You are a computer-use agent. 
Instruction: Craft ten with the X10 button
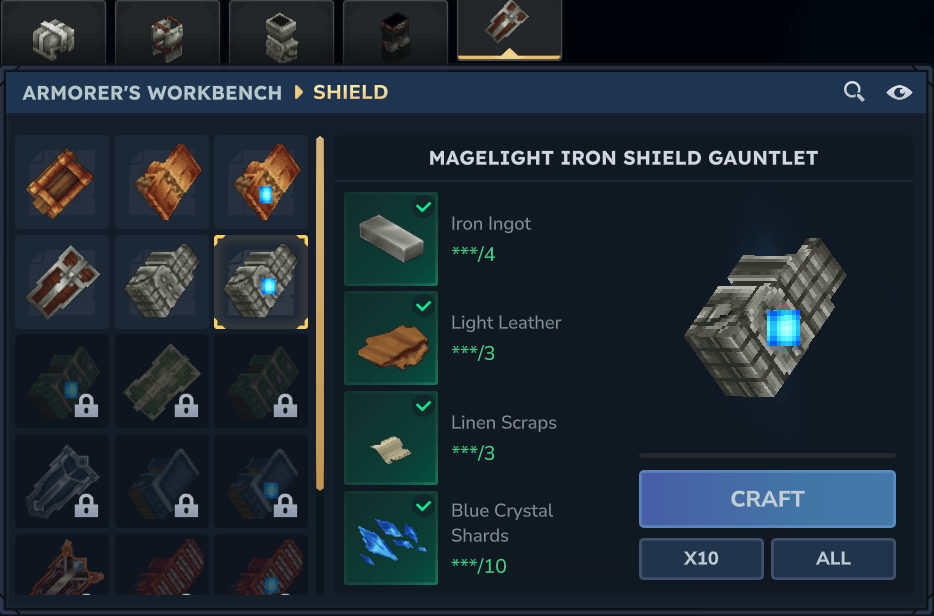click(x=701, y=559)
